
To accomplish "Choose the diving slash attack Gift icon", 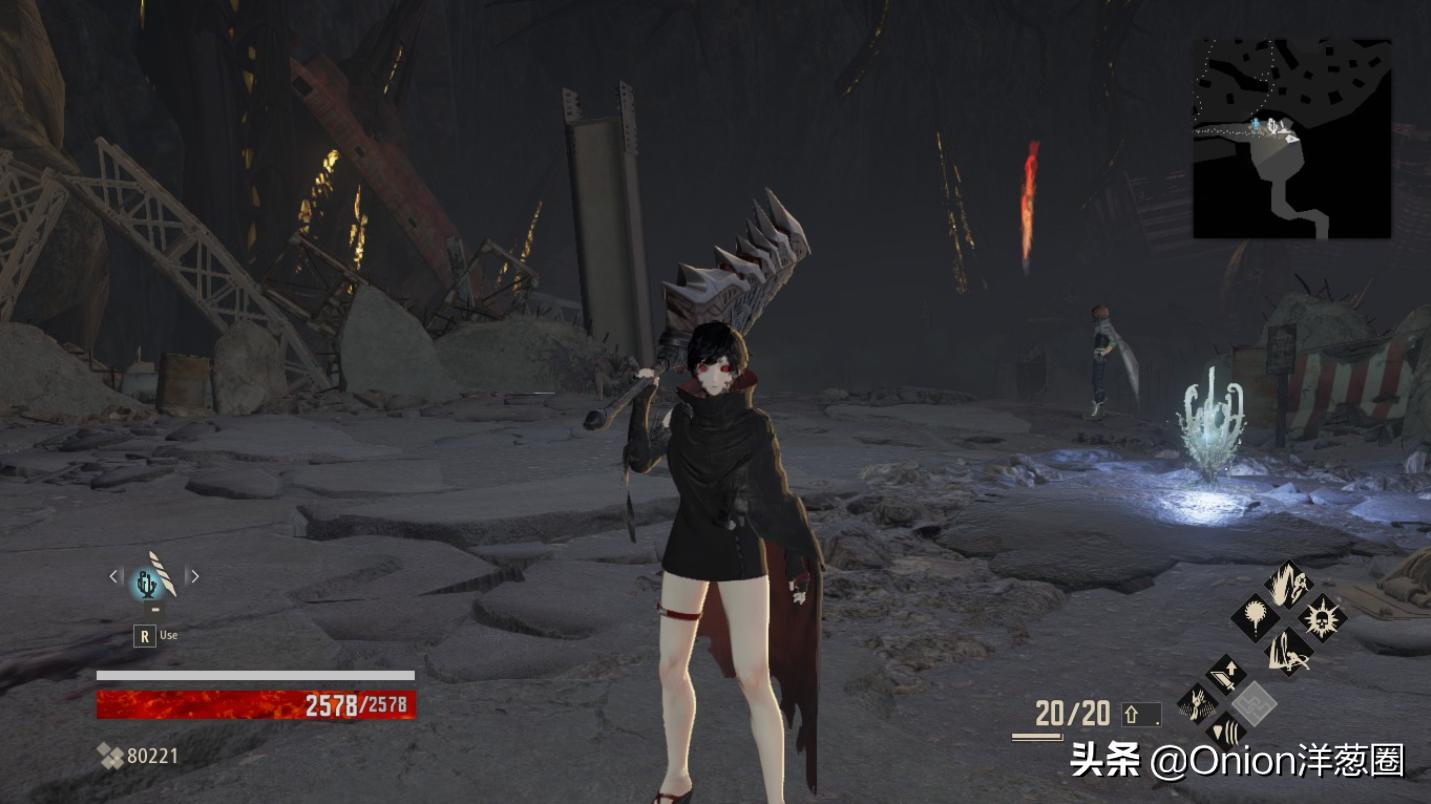I will (1288, 653).
